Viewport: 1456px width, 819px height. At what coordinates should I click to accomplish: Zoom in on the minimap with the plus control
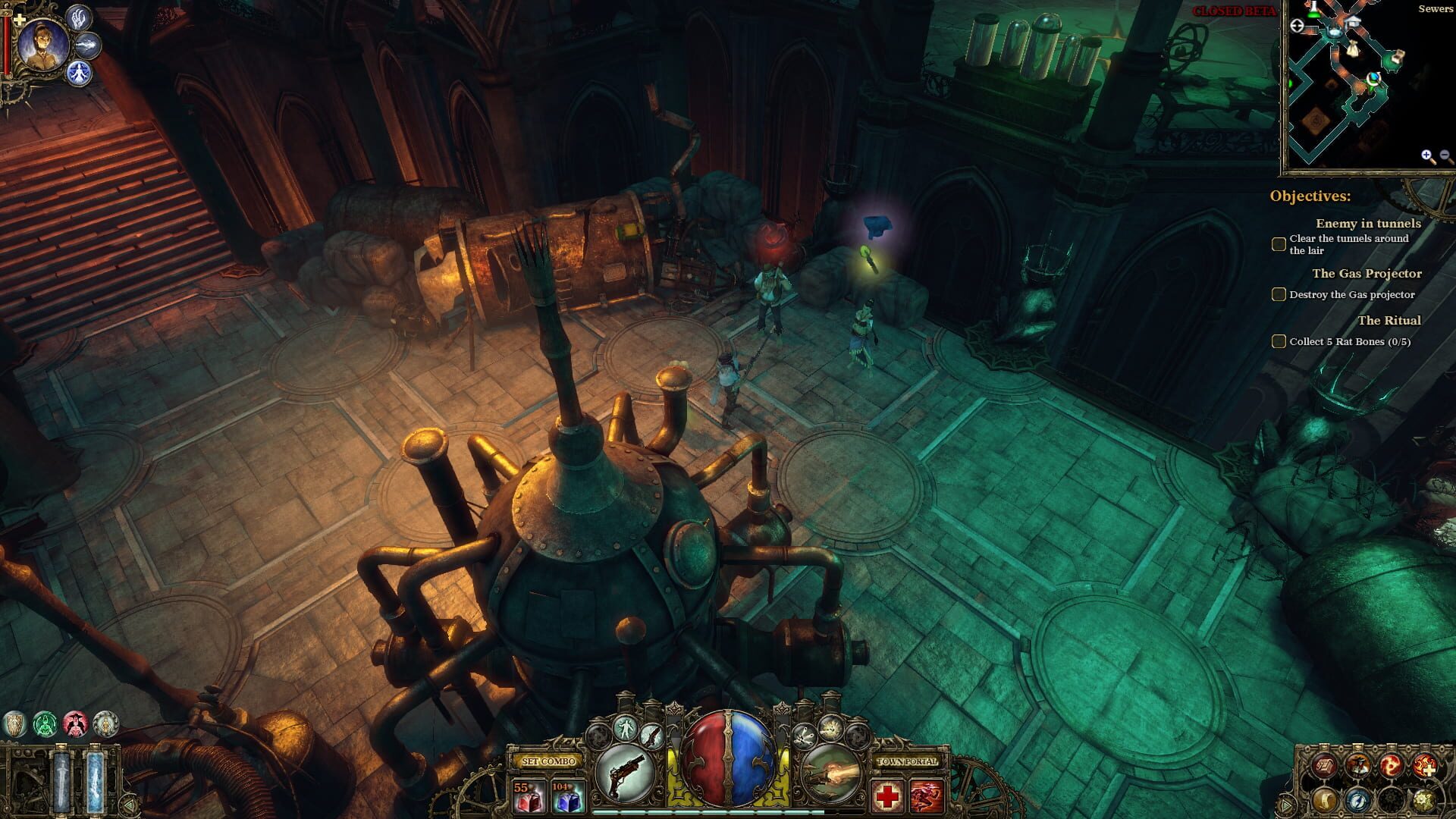pos(1426,155)
